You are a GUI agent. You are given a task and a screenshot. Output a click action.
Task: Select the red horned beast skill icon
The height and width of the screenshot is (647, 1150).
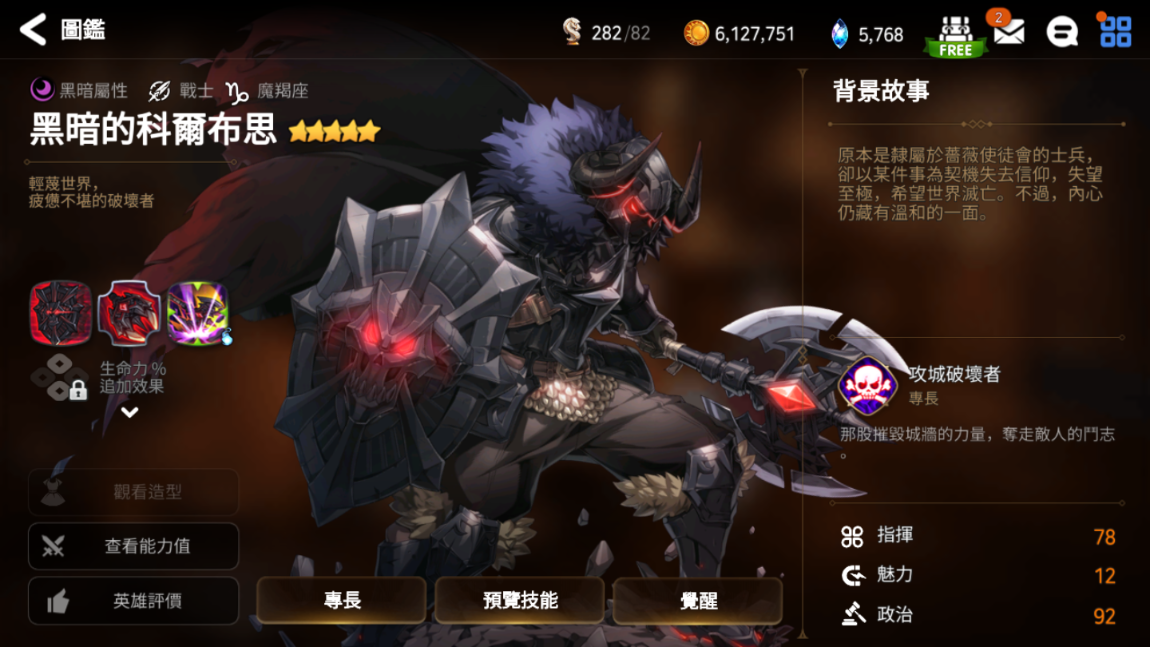point(129,313)
